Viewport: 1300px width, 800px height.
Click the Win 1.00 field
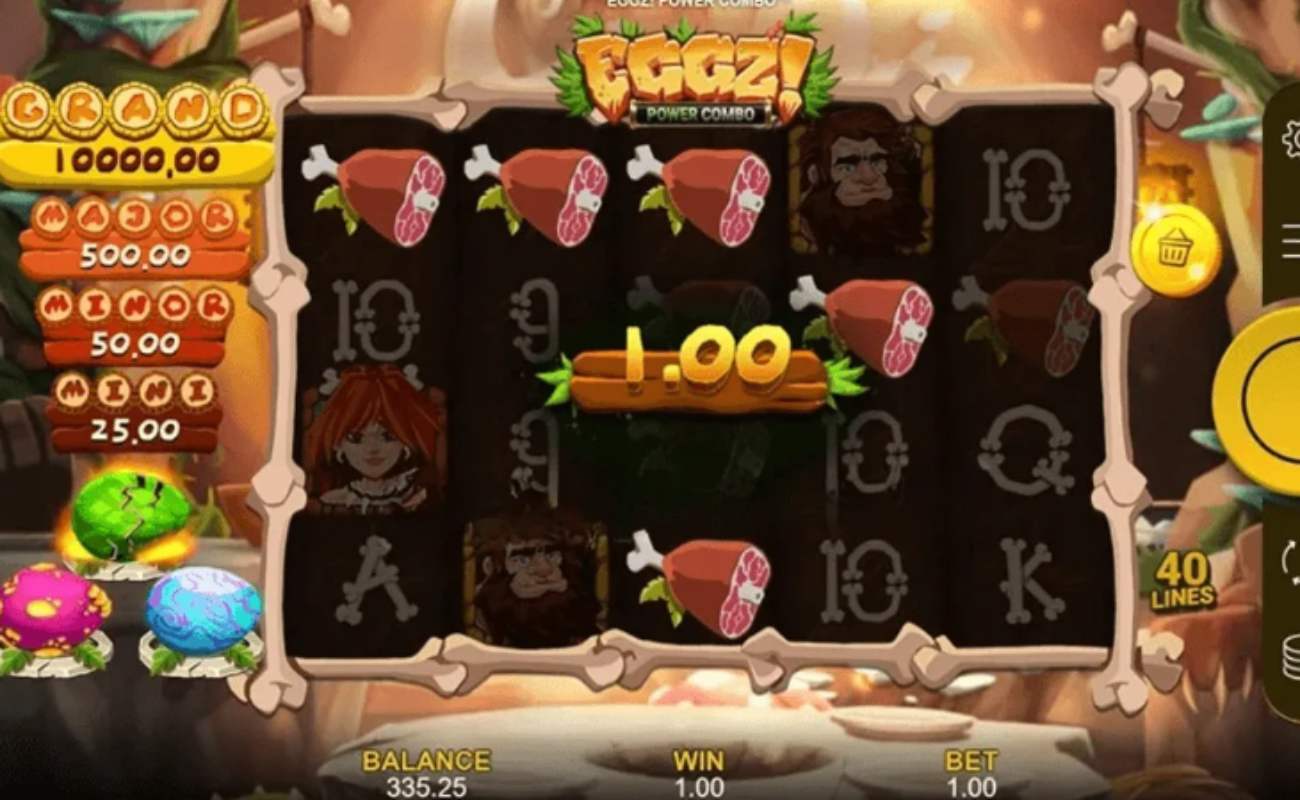tap(700, 775)
